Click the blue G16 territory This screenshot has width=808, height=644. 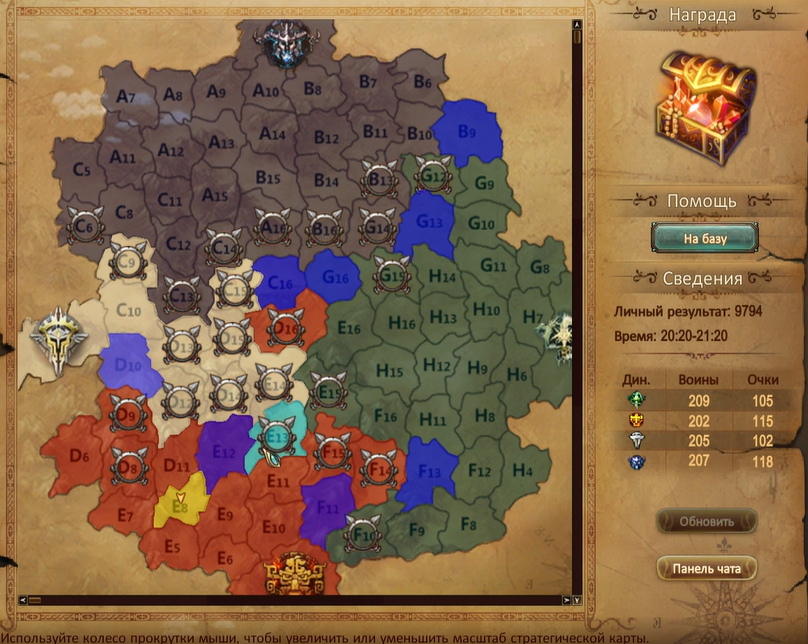(334, 275)
